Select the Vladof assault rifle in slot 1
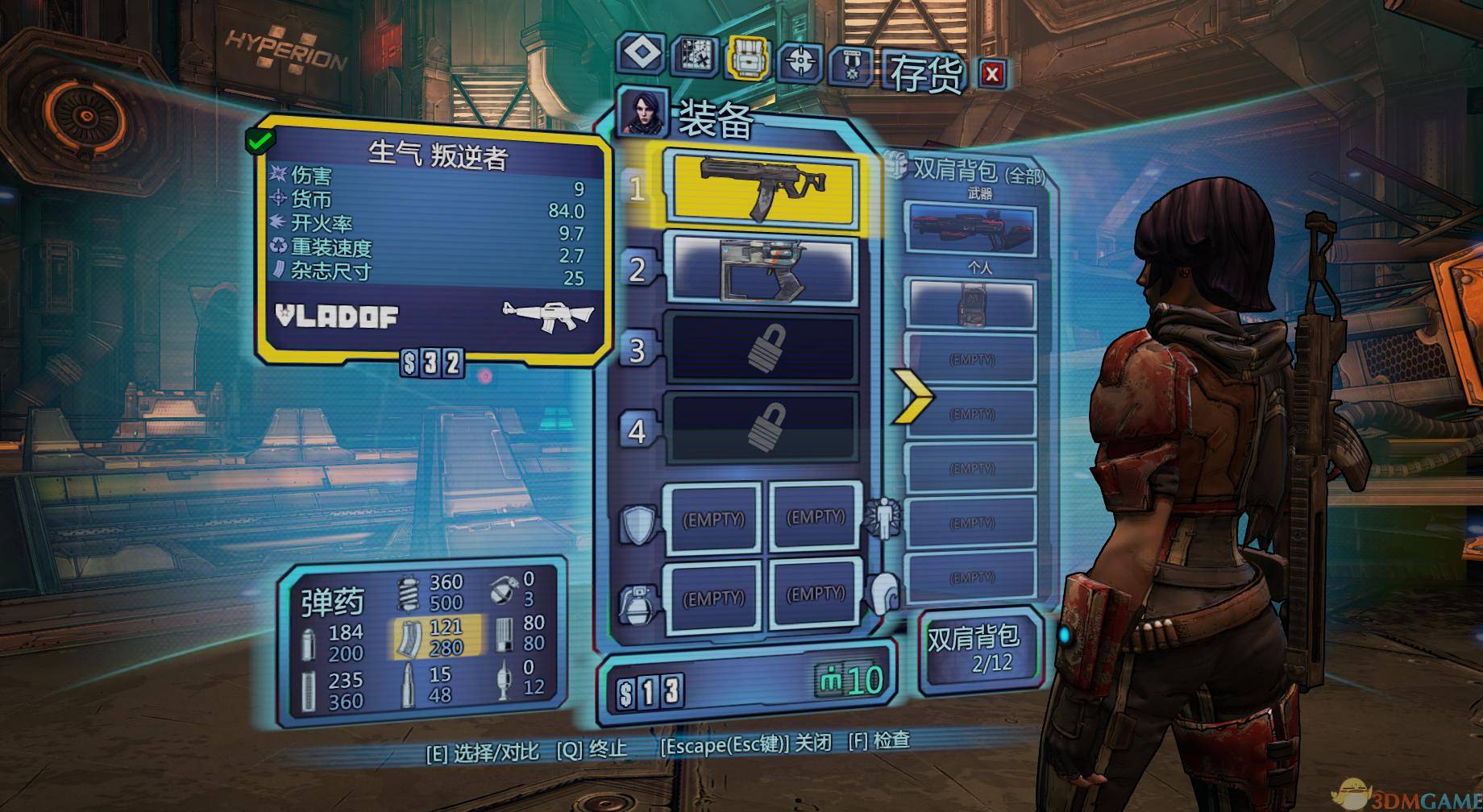The width and height of the screenshot is (1483, 812). click(761, 188)
